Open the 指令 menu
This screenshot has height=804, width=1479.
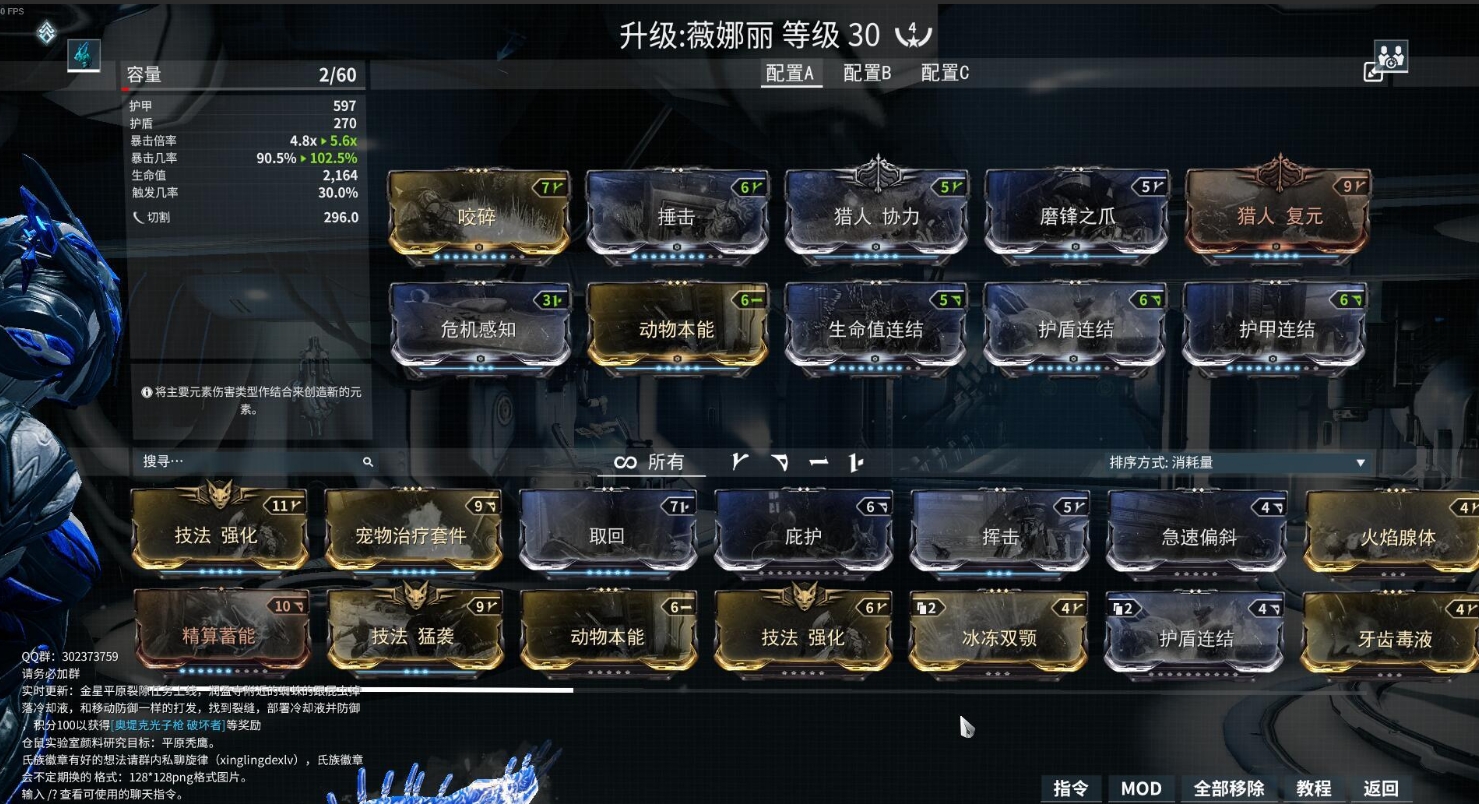coord(1070,788)
